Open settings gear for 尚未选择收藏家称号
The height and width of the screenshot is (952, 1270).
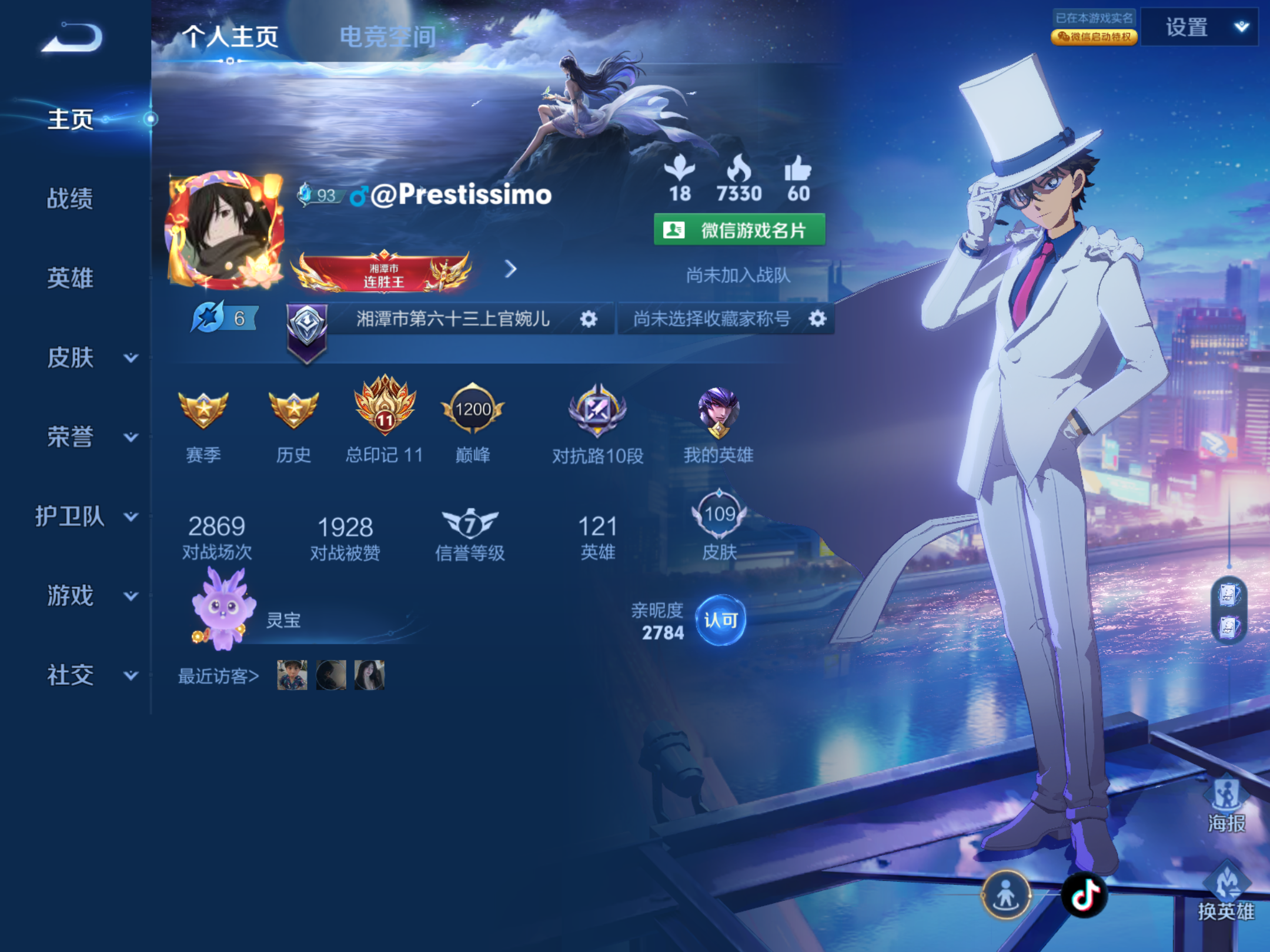[x=817, y=319]
